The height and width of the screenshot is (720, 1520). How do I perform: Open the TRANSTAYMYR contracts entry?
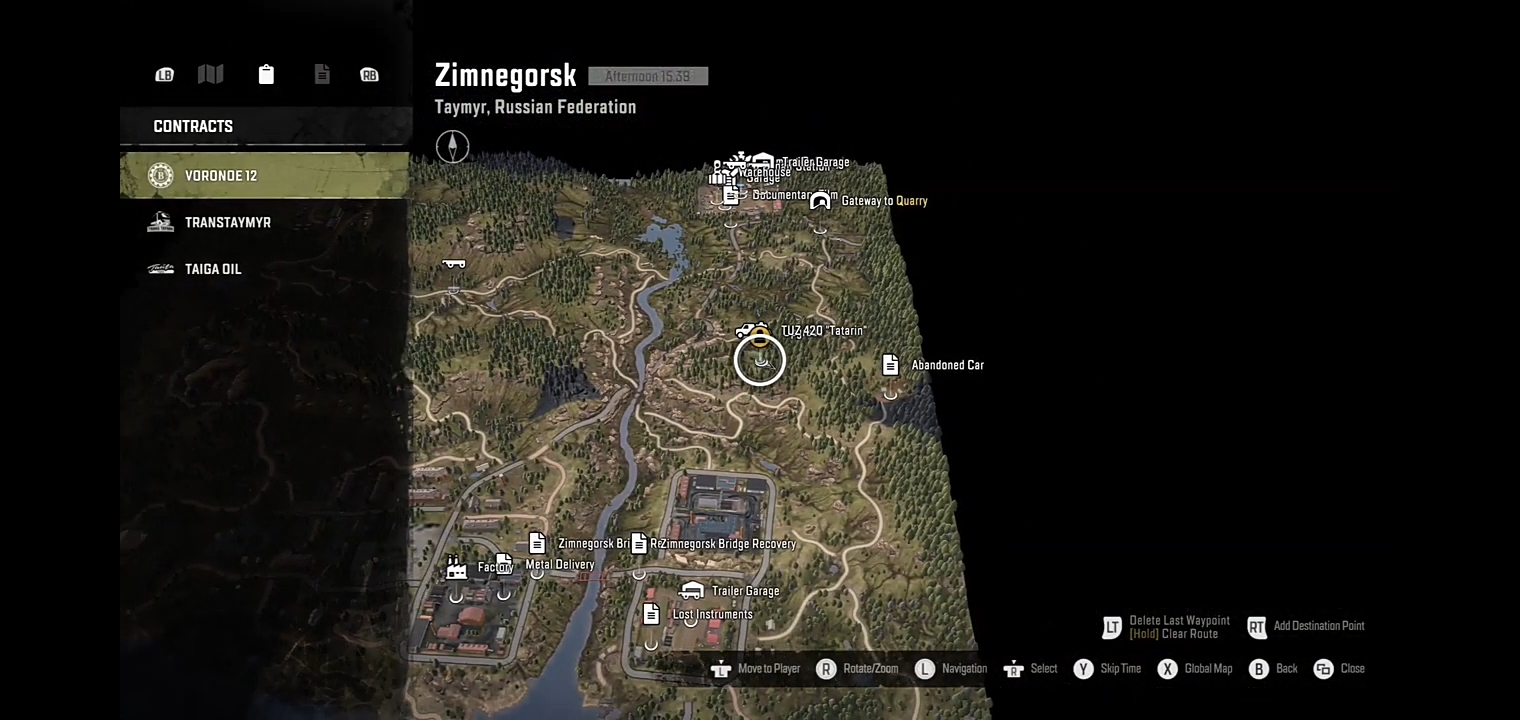(263, 223)
